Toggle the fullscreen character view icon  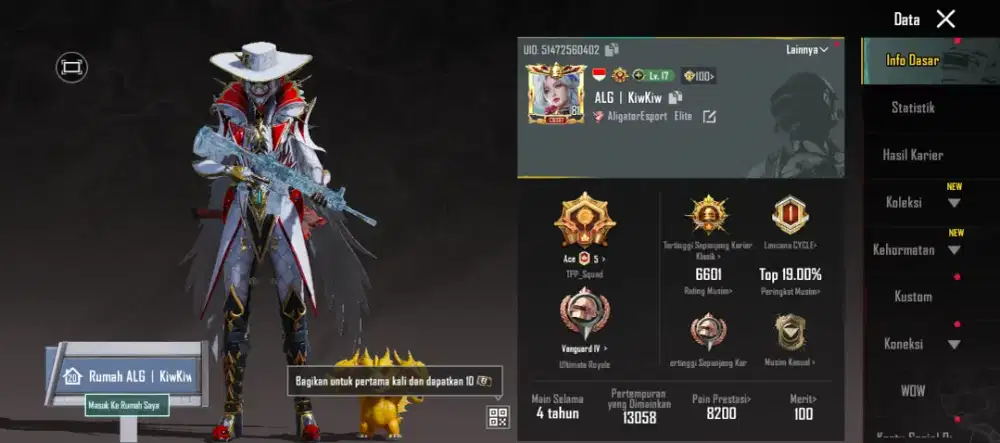[71, 67]
